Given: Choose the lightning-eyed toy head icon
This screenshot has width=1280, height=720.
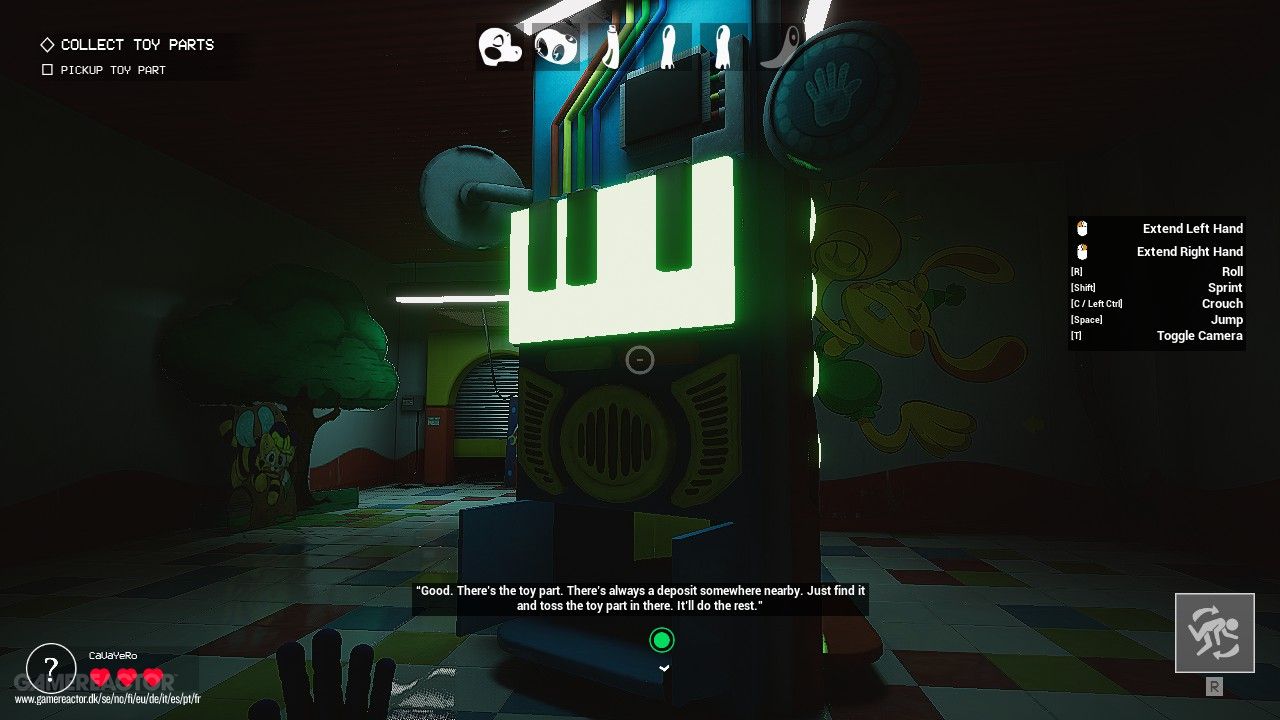Looking at the screenshot, I should 555,46.
